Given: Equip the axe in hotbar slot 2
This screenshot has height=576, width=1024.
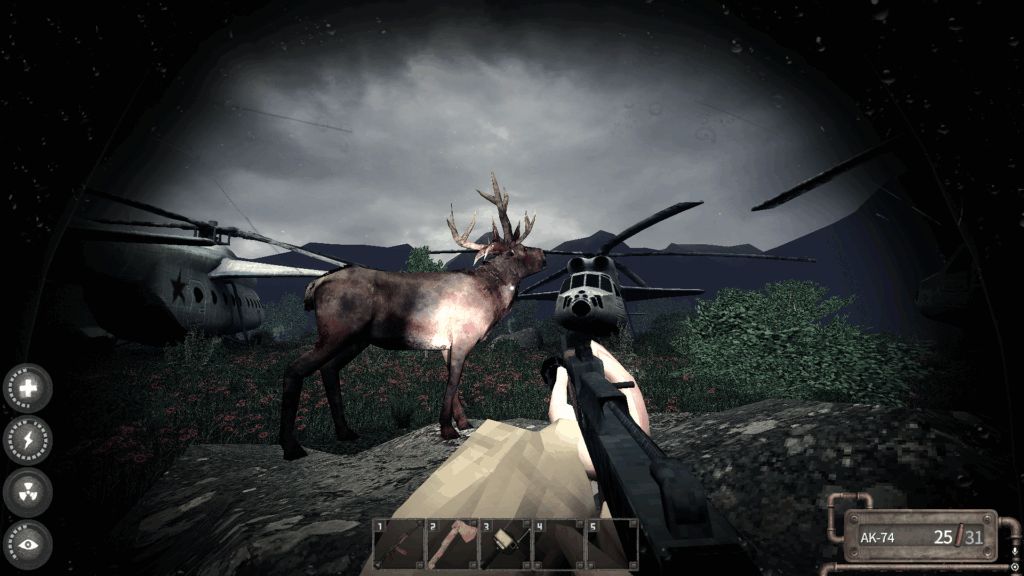Looking at the screenshot, I should coord(451,544).
